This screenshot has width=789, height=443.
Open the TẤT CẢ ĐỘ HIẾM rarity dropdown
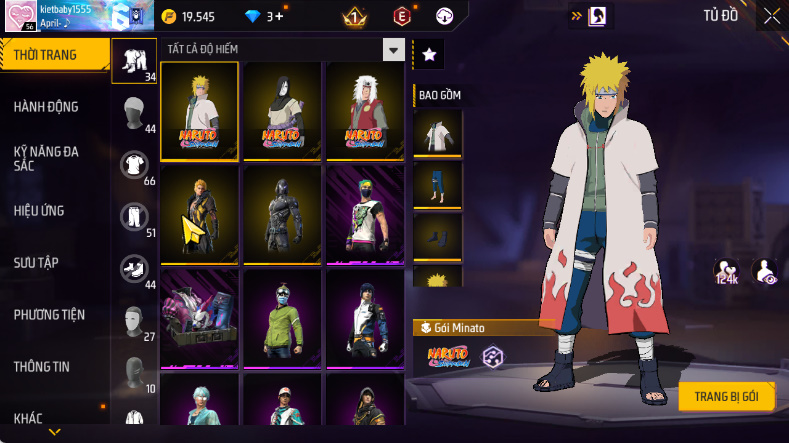point(394,49)
